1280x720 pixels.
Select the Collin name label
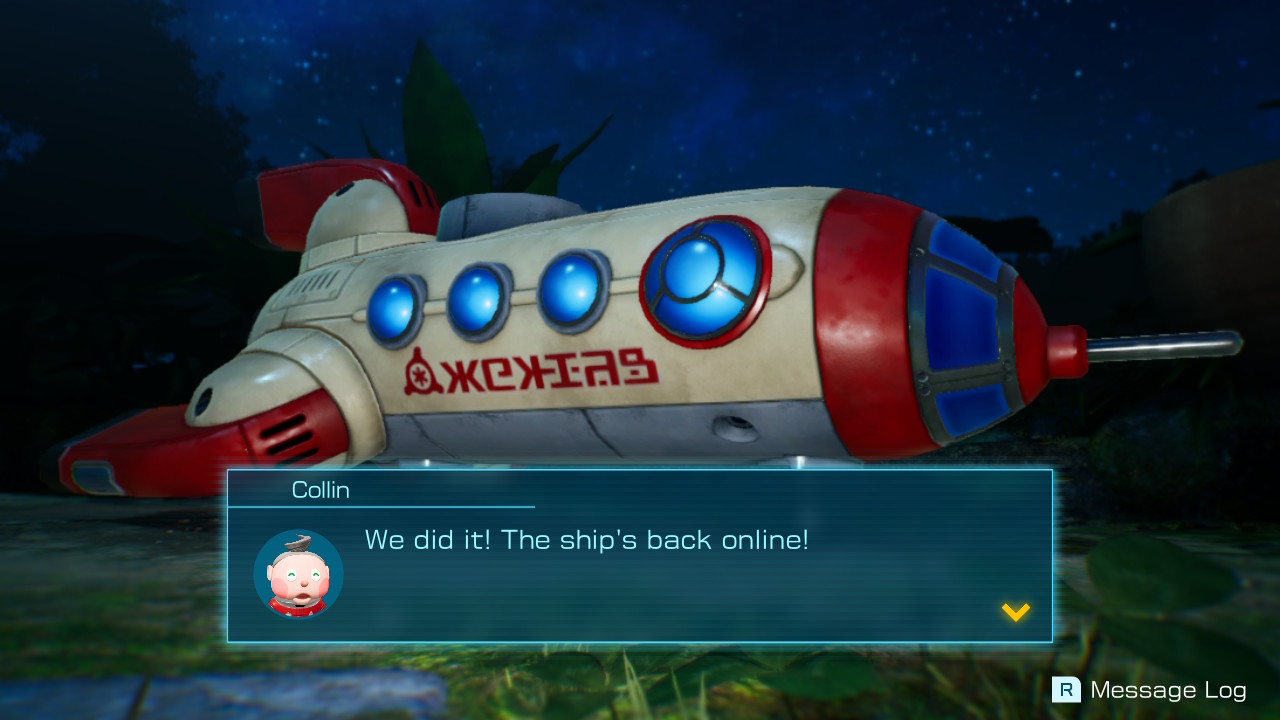322,490
